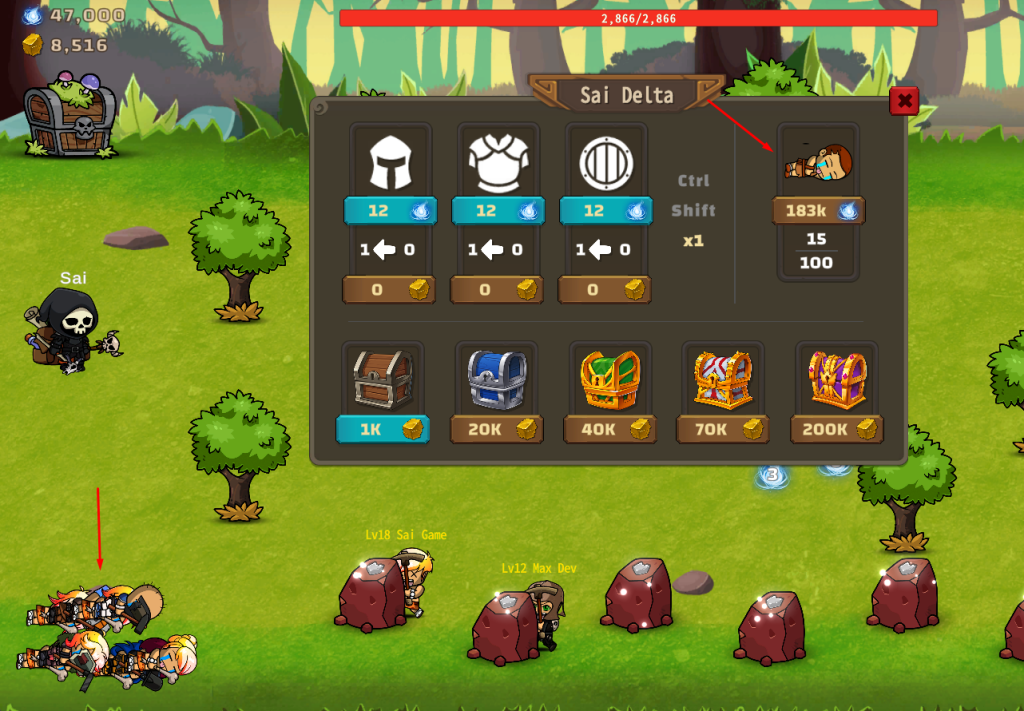Select the chest armor equipment icon
1024x711 pixels.
(x=498, y=164)
